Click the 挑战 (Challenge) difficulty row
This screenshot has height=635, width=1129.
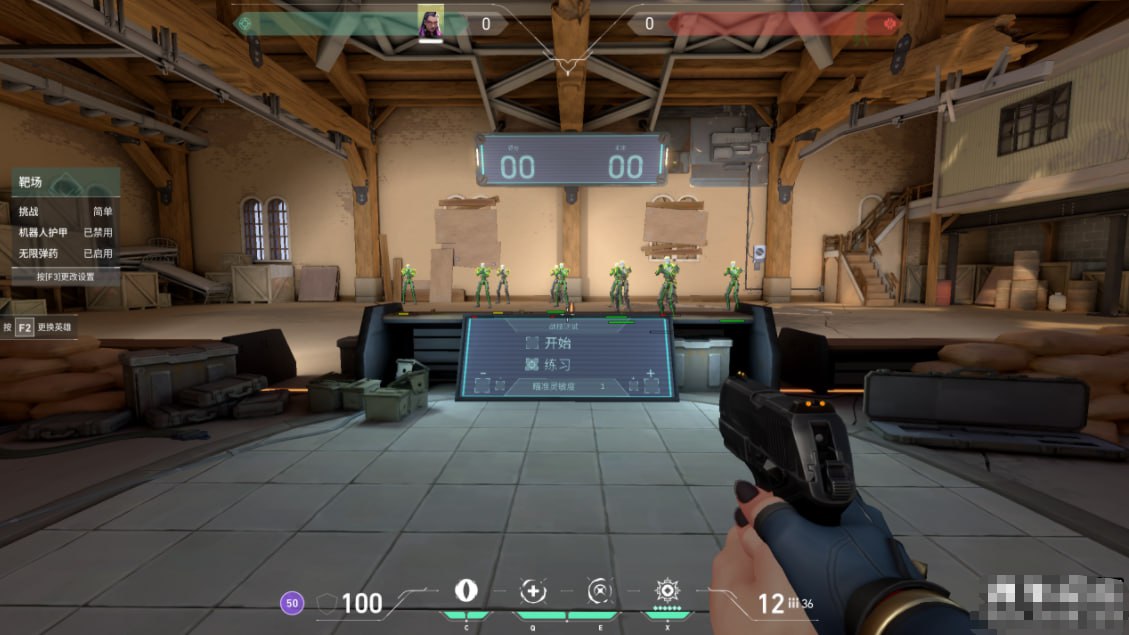pyautogui.click(x=65, y=212)
